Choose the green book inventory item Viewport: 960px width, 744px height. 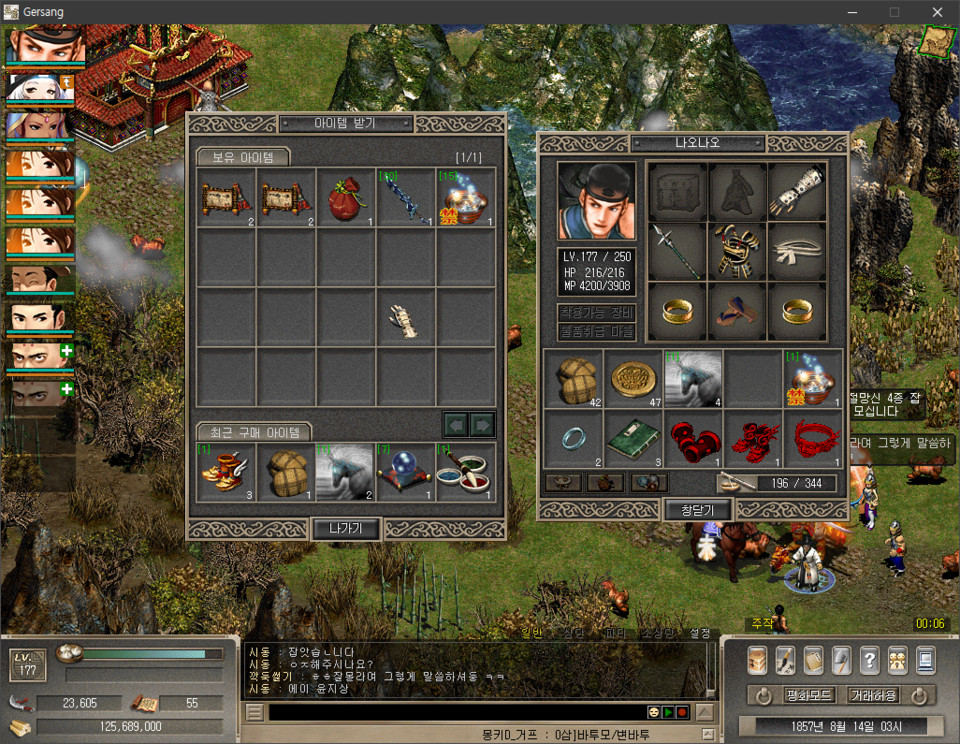click(633, 437)
